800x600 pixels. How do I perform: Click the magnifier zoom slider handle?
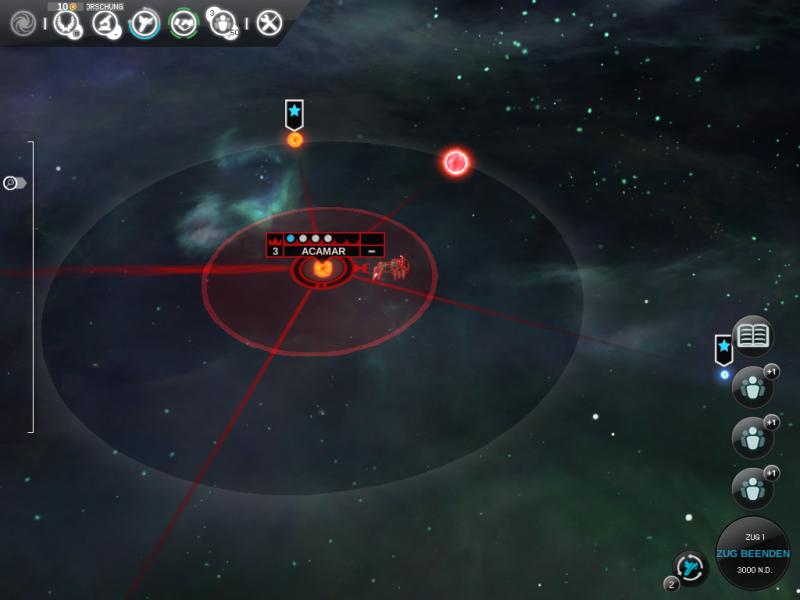pyautogui.click(x=14, y=183)
